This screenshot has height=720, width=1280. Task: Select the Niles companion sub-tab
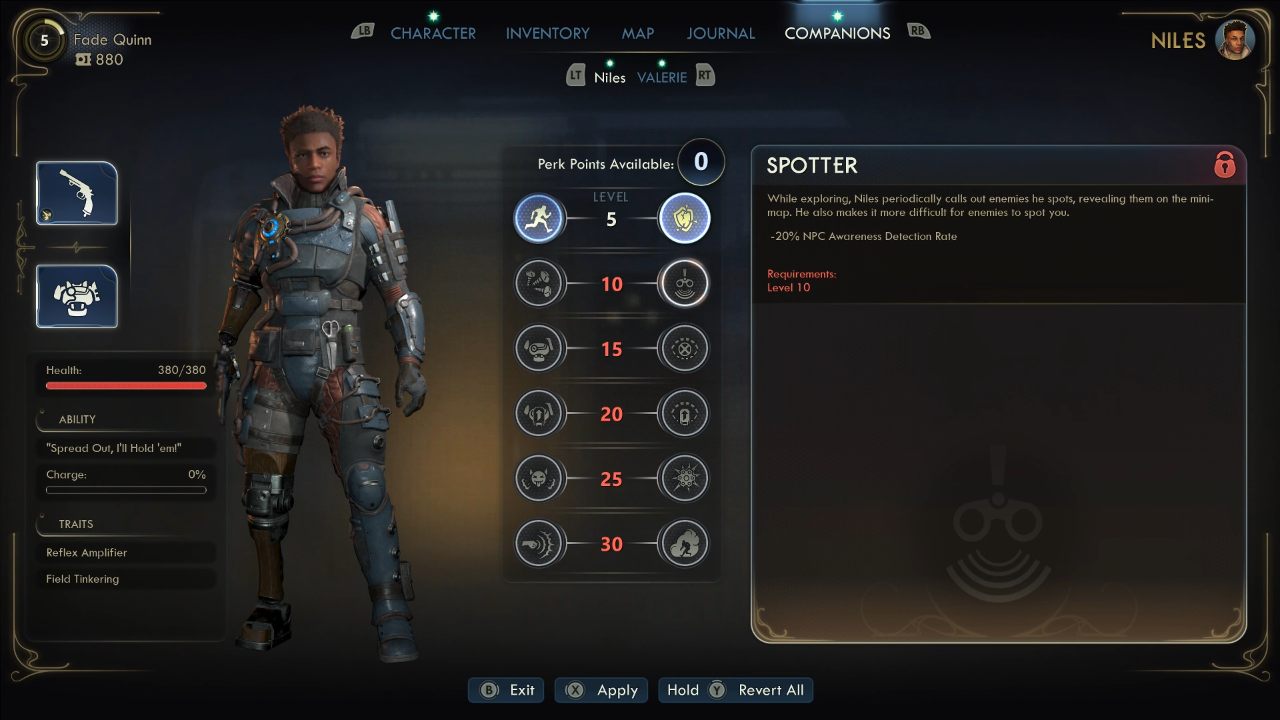pos(609,77)
